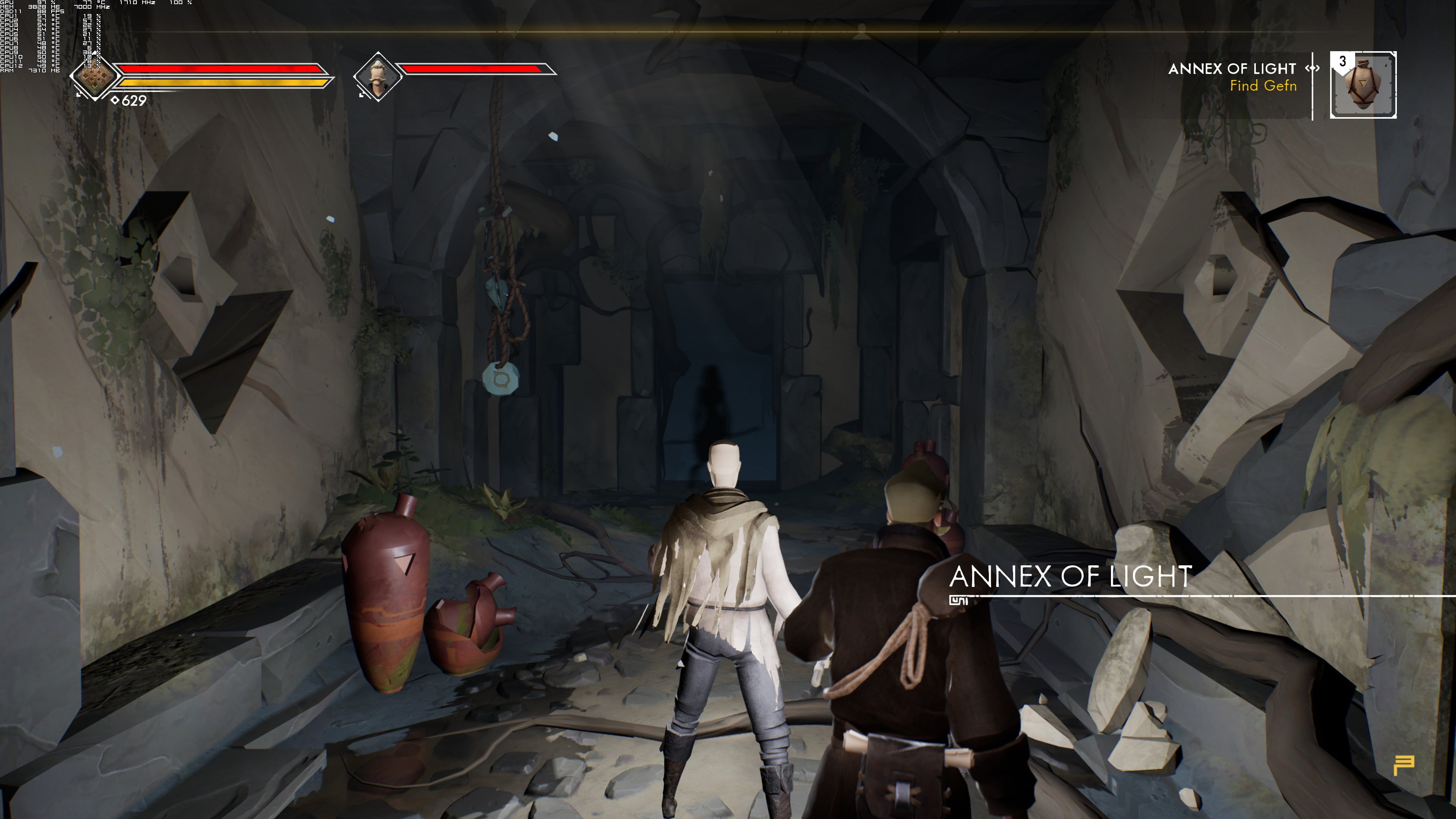Open the Find Gefn quest tracker
Image resolution: width=1456 pixels, height=819 pixels.
1263,86
